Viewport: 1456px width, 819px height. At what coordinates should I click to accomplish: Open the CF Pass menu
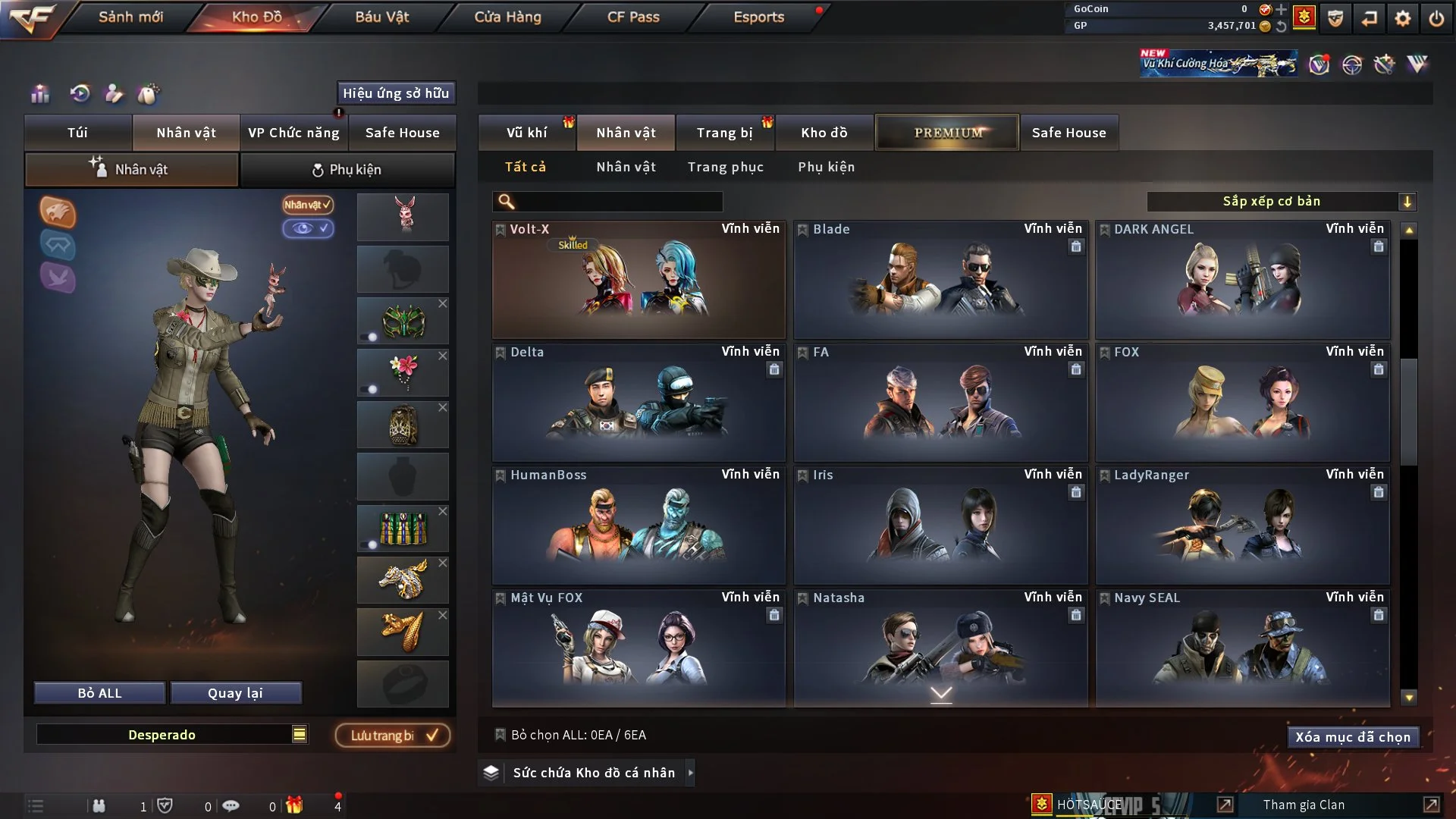click(633, 17)
